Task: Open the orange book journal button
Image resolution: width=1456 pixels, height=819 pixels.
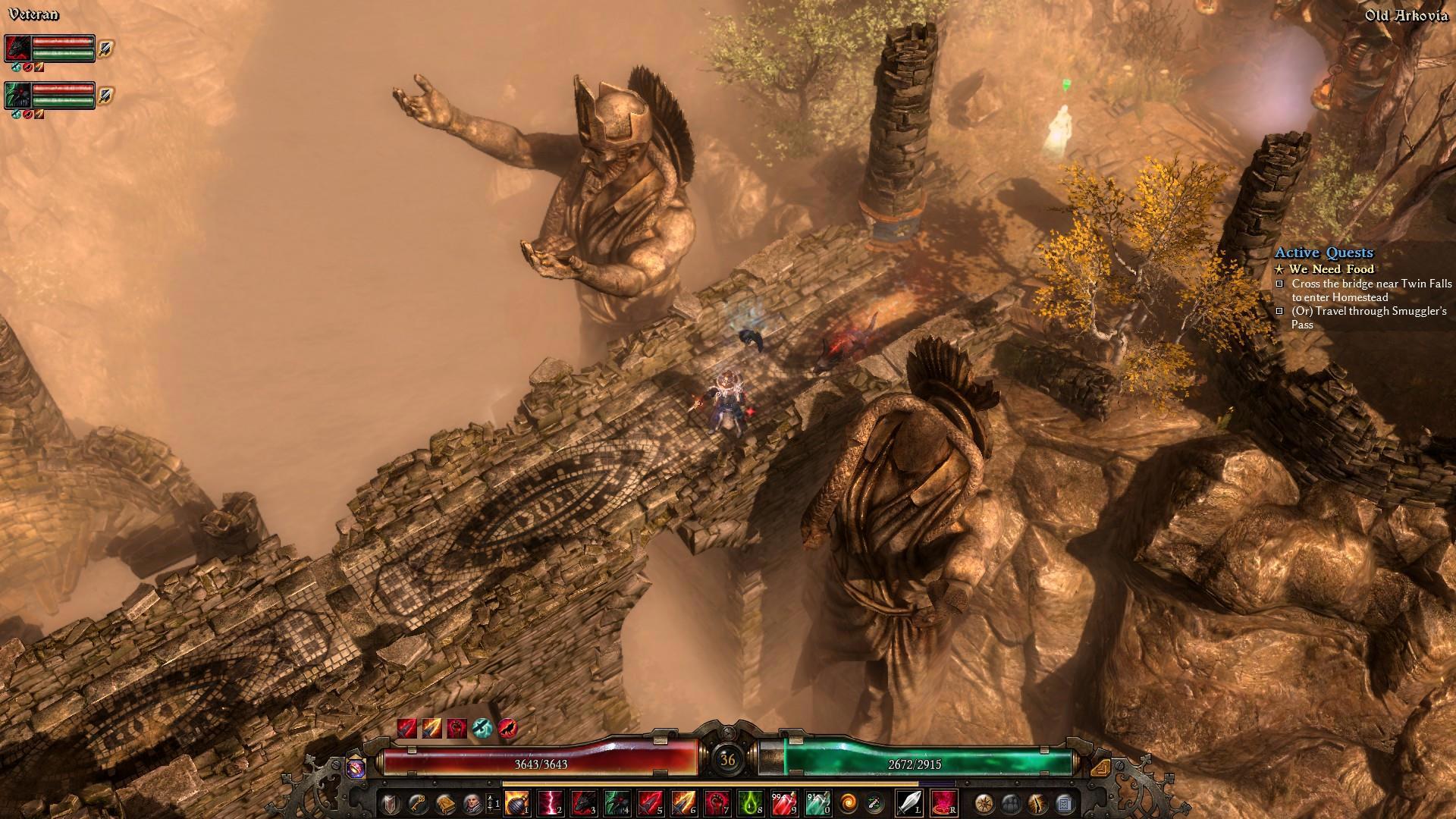Action: (444, 802)
